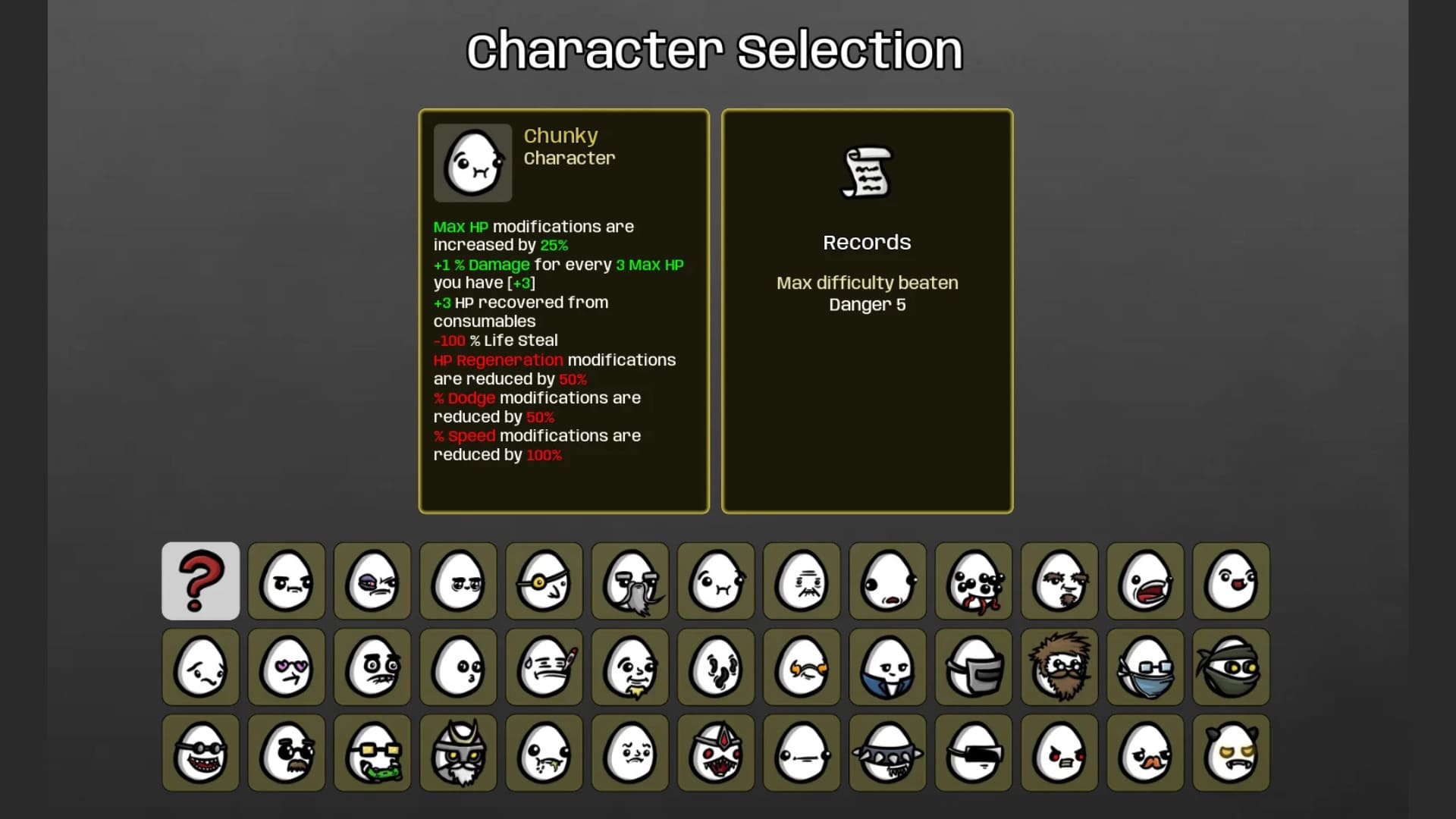Select the sweating character with thermometer in mouth

point(544,667)
